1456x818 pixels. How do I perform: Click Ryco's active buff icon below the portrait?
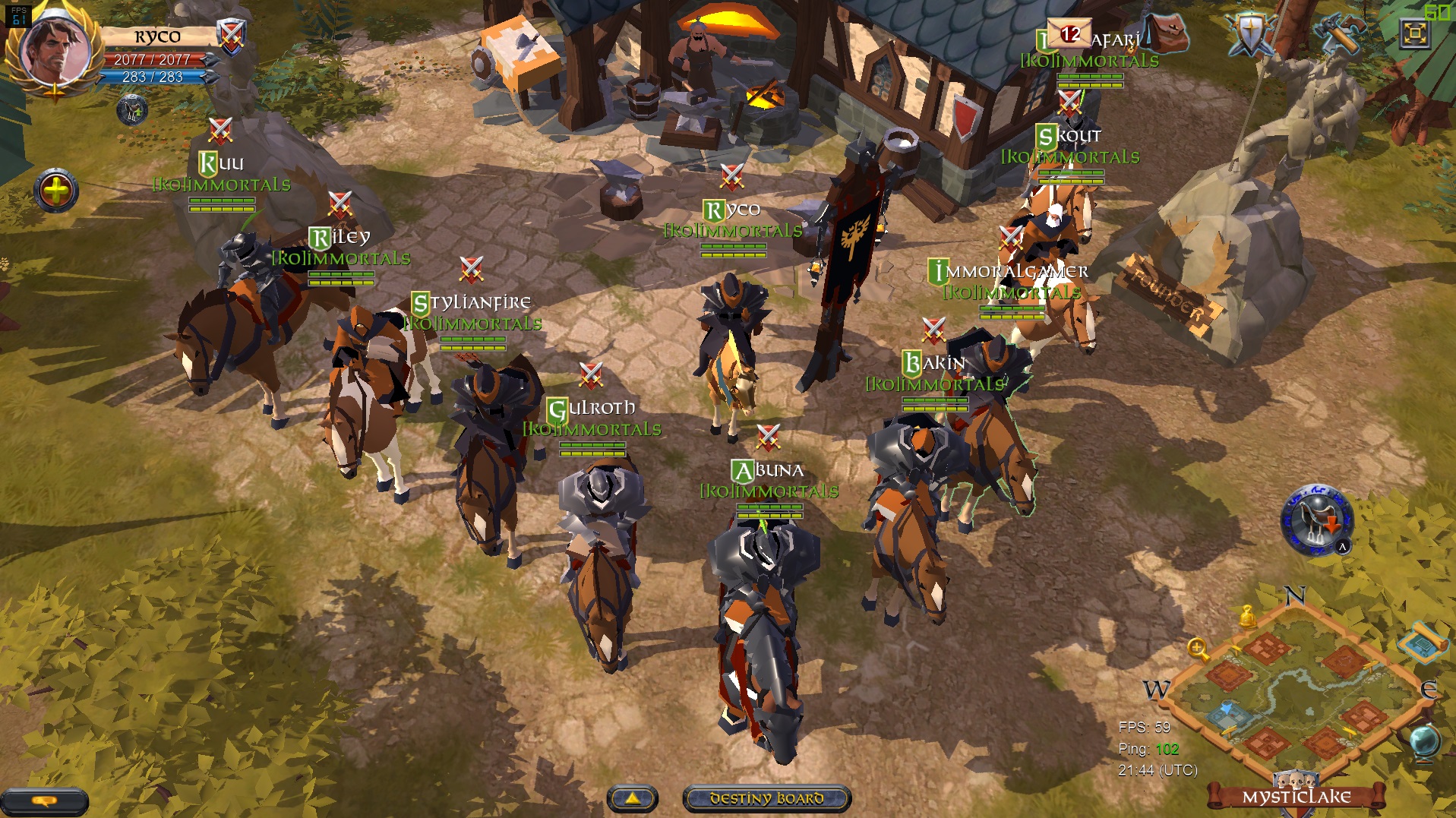pos(133,111)
